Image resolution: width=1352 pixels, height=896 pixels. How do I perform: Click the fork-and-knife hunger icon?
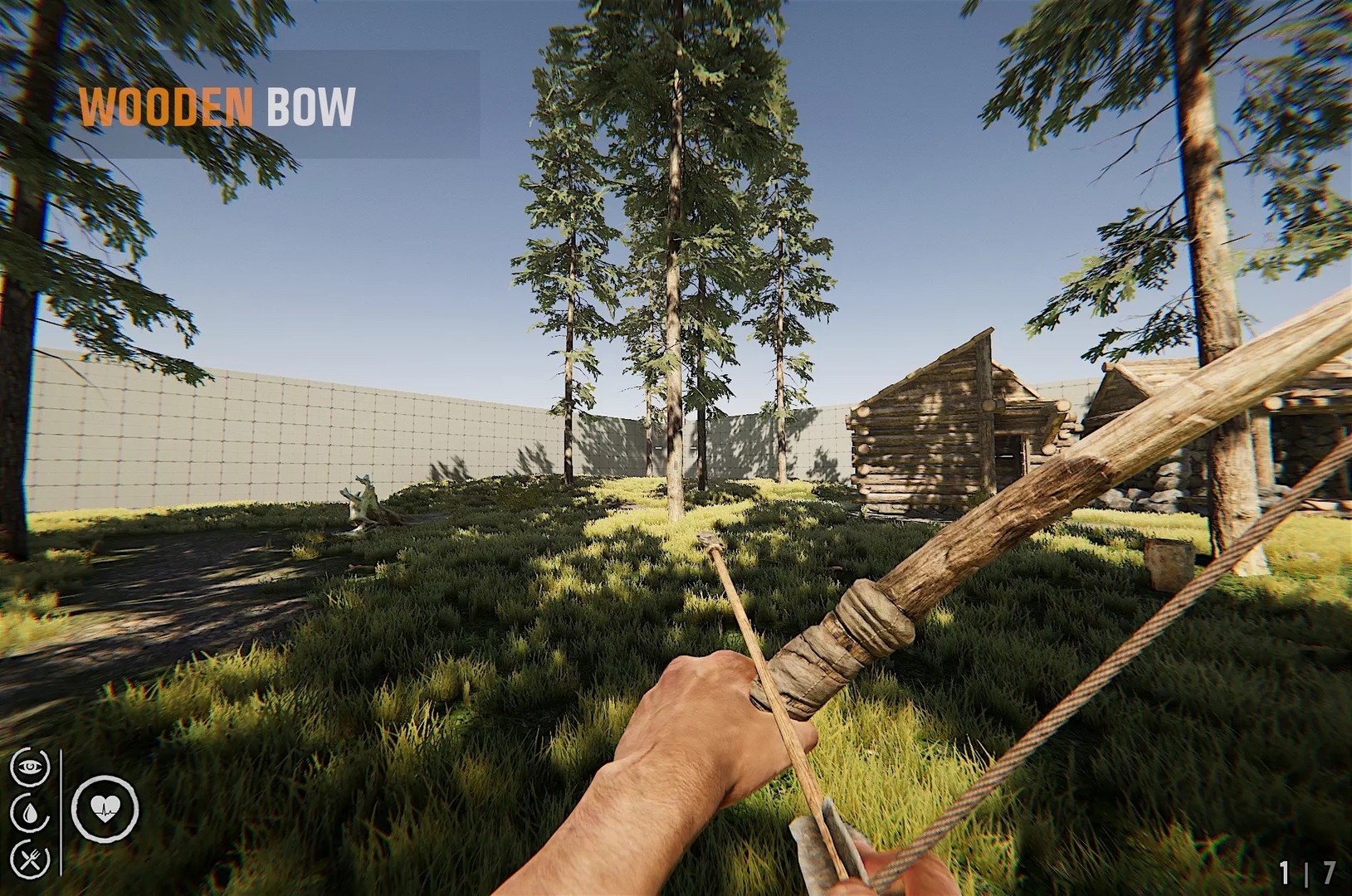coord(30,859)
